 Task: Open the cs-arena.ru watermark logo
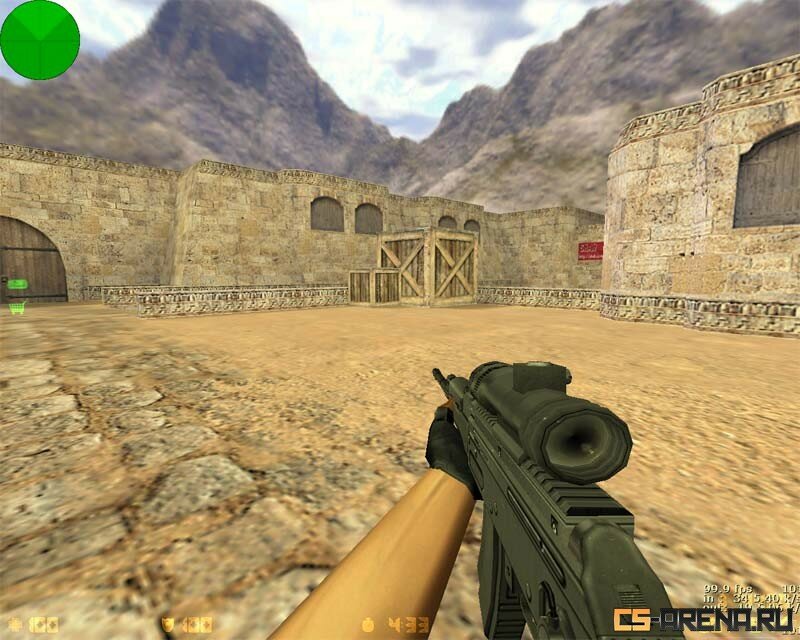point(703,621)
